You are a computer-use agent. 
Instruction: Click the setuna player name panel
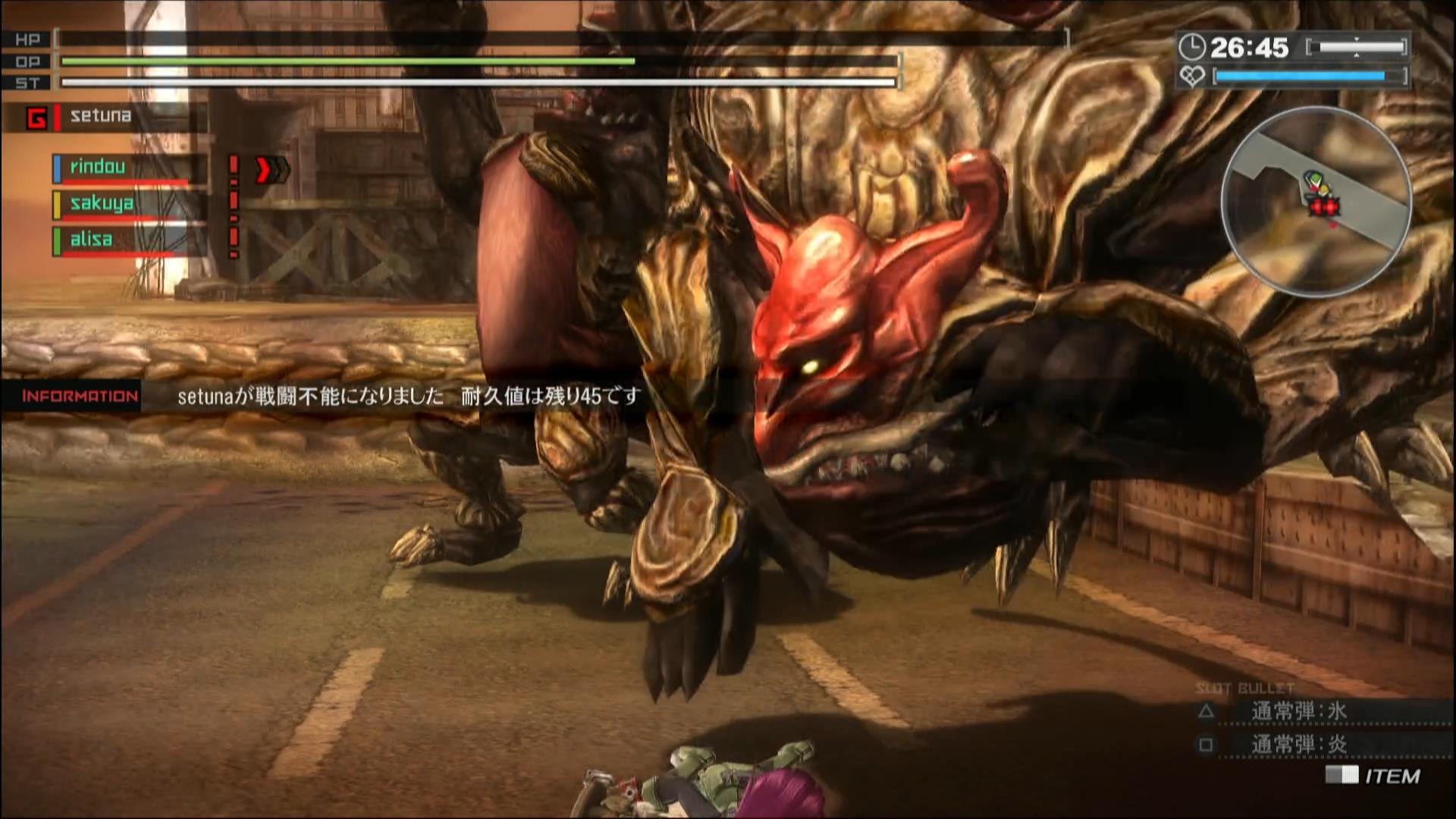point(106,117)
